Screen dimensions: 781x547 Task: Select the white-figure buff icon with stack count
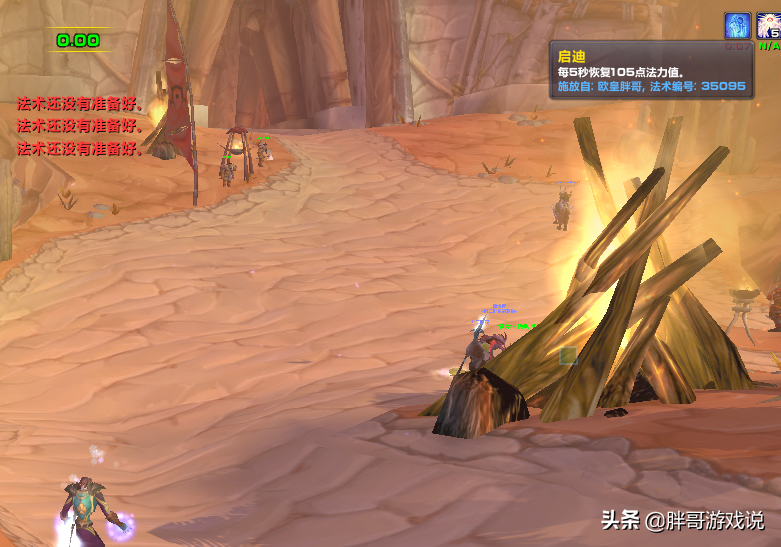coord(769,27)
